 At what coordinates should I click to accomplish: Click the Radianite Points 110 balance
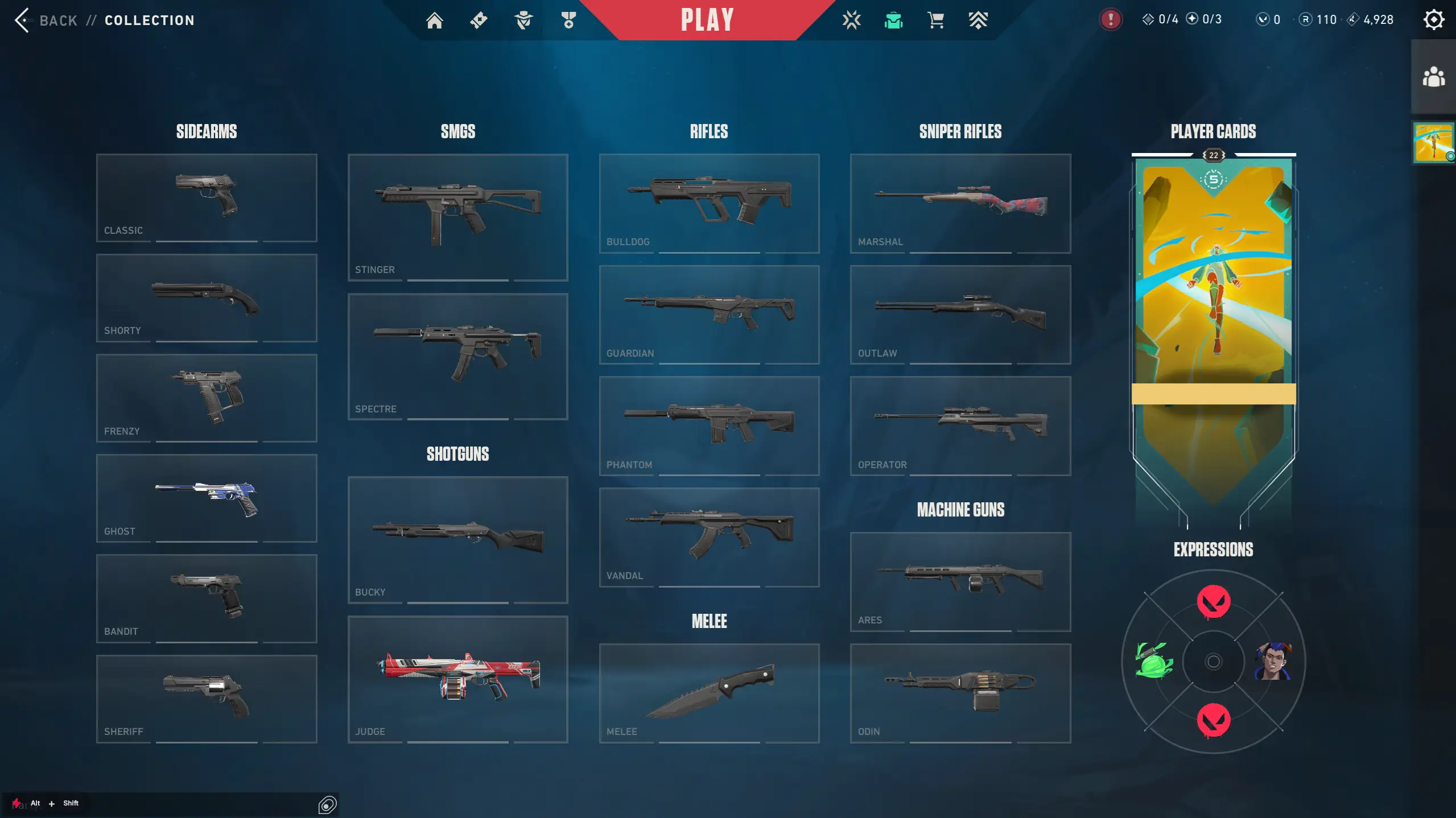(x=1317, y=19)
